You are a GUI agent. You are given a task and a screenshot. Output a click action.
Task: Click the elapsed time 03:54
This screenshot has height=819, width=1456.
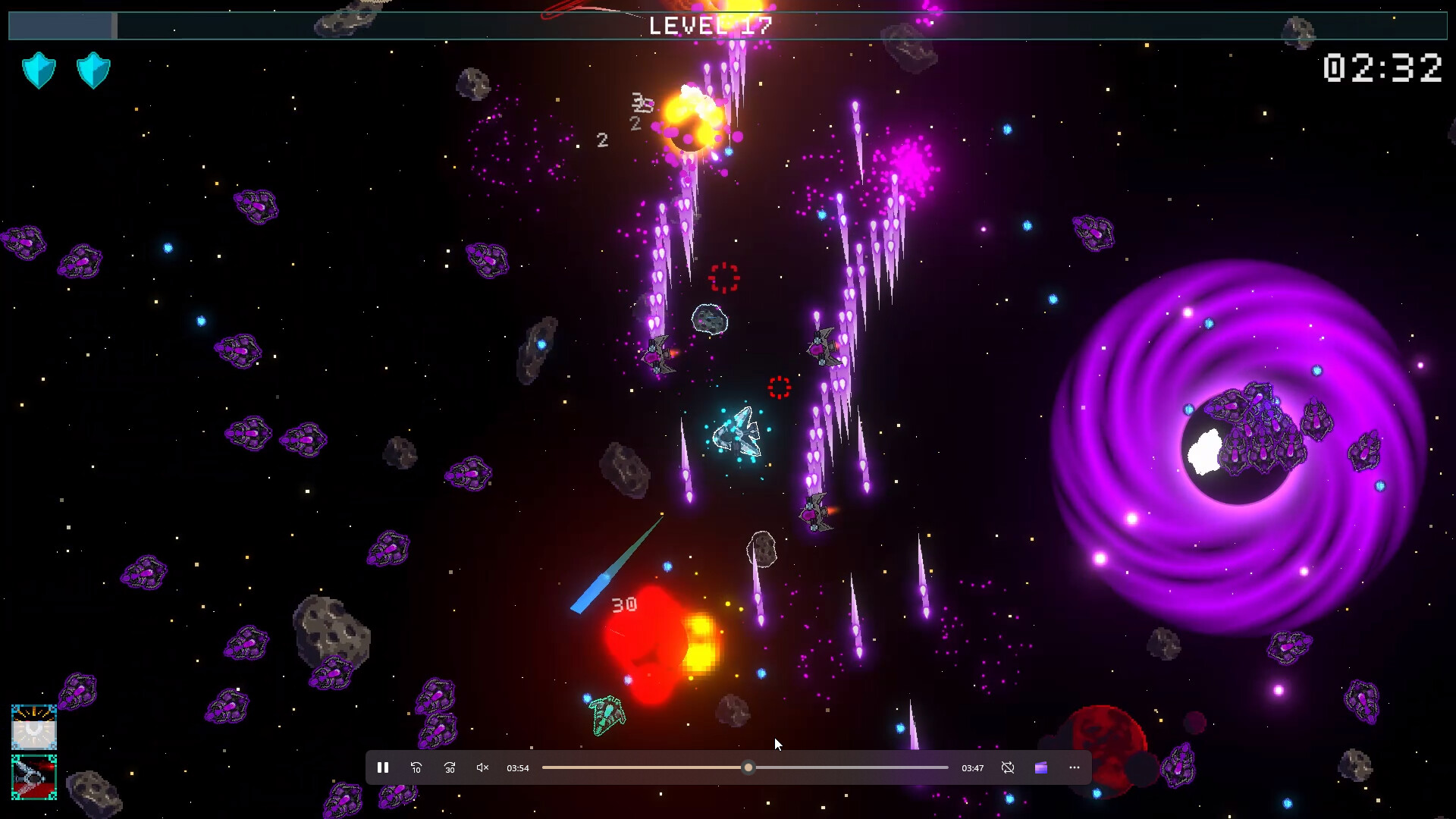[518, 767]
